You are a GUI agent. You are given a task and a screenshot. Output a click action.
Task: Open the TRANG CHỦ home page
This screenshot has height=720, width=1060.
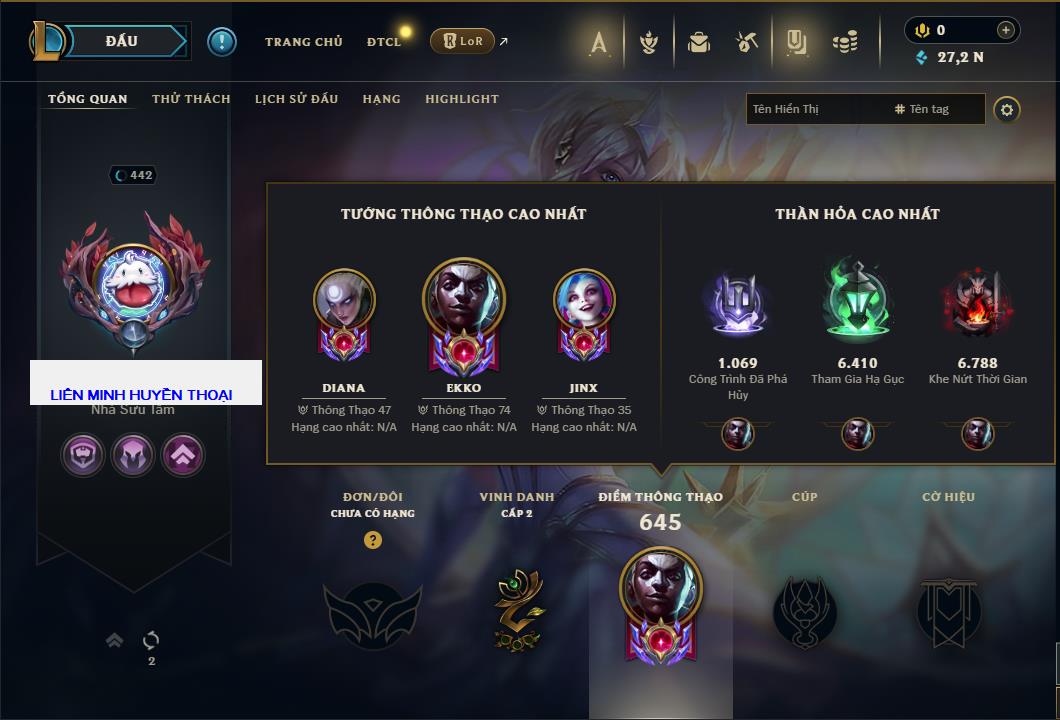[x=303, y=42]
